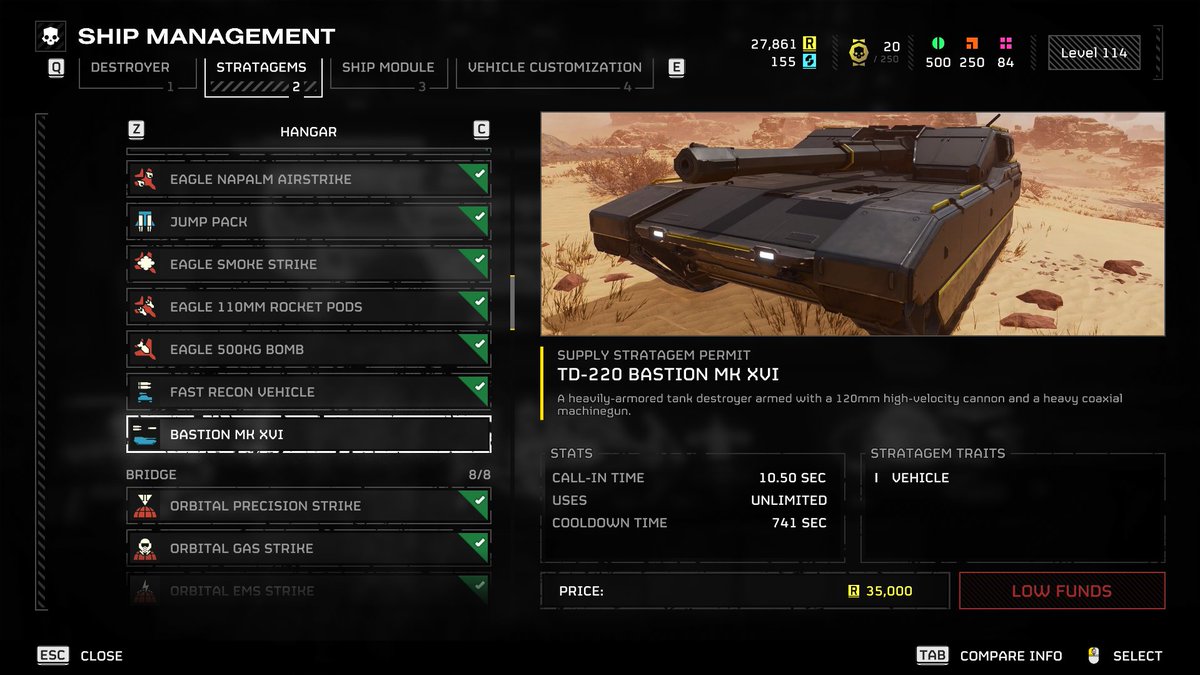Viewport: 1200px width, 675px height.
Task: Switch to the Destroyer tab
Action: coord(130,68)
